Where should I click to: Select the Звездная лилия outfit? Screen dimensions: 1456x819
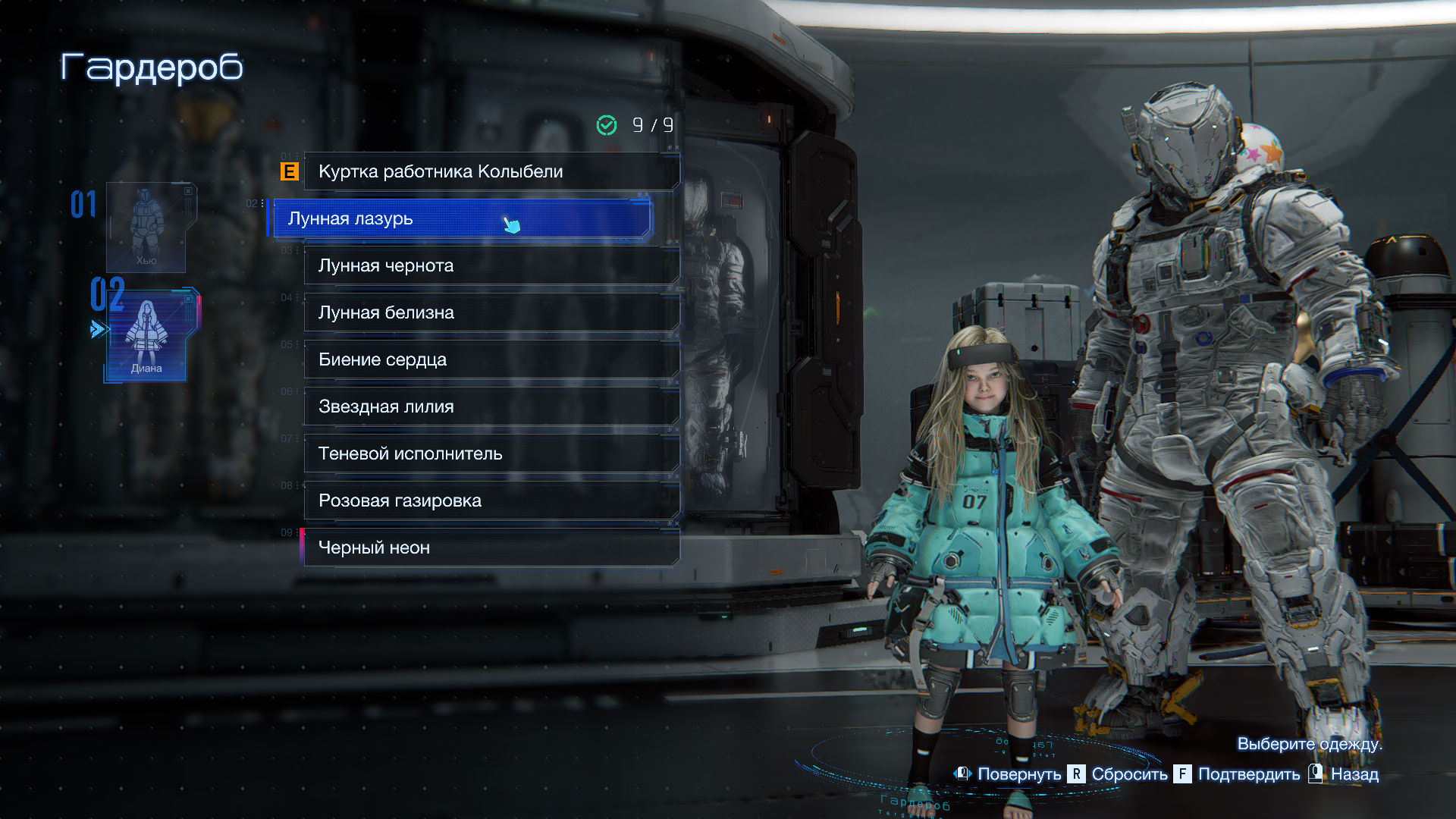pyautogui.click(x=491, y=406)
